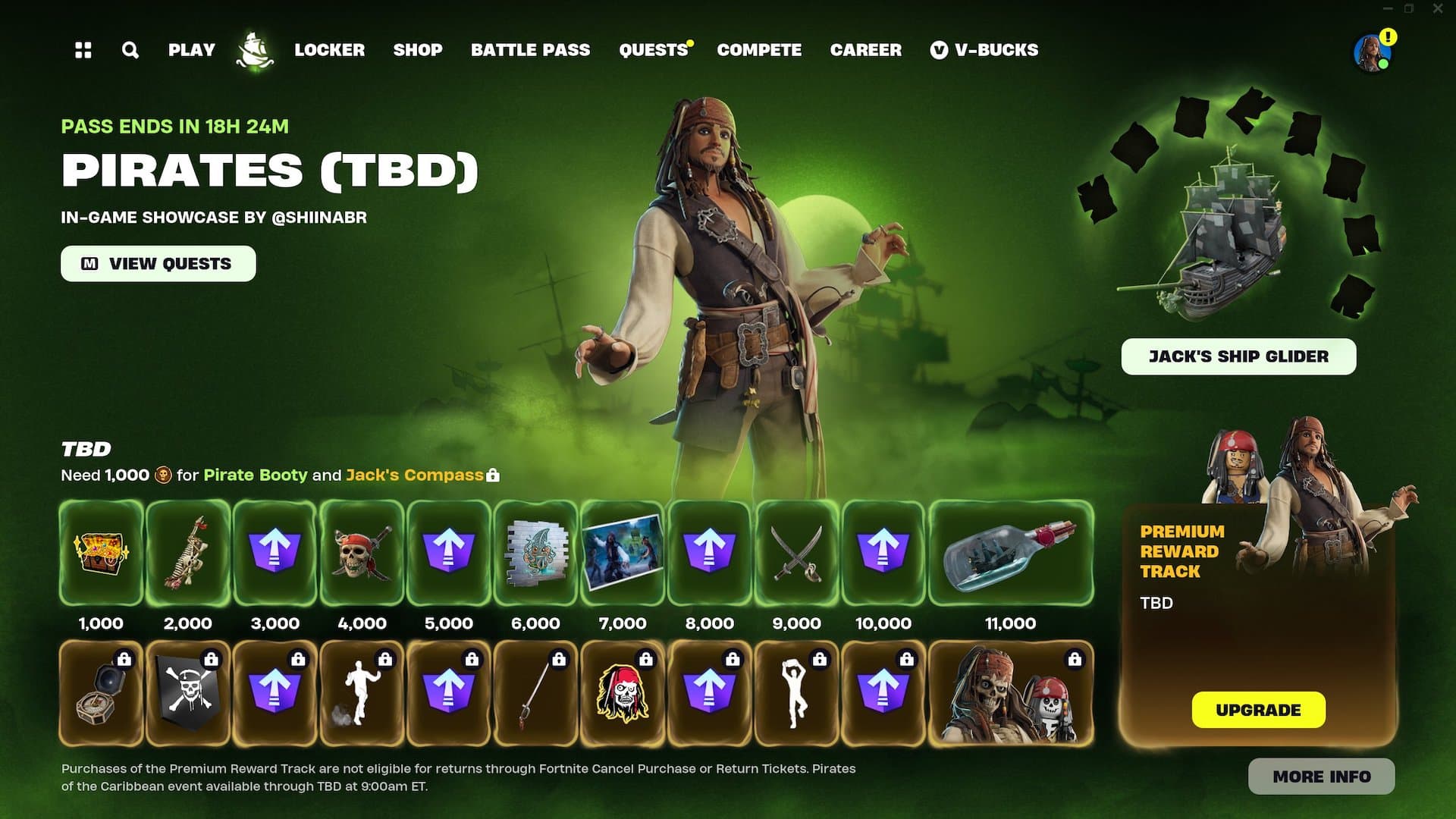The height and width of the screenshot is (819, 1456).
Task: Select the pirate ship event icon
Action: (255, 50)
